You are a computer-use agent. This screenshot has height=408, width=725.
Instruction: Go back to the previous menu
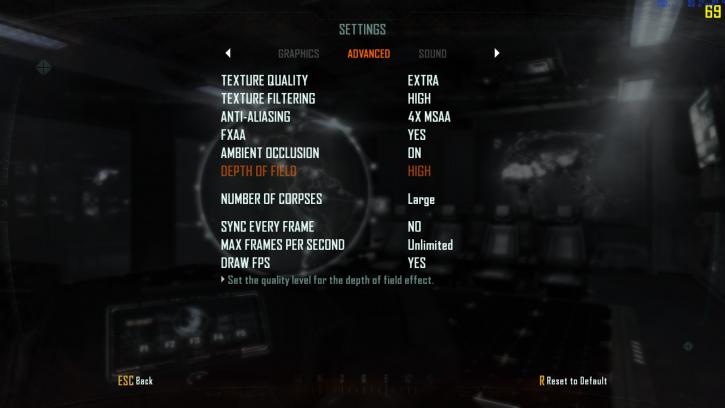click(135, 381)
